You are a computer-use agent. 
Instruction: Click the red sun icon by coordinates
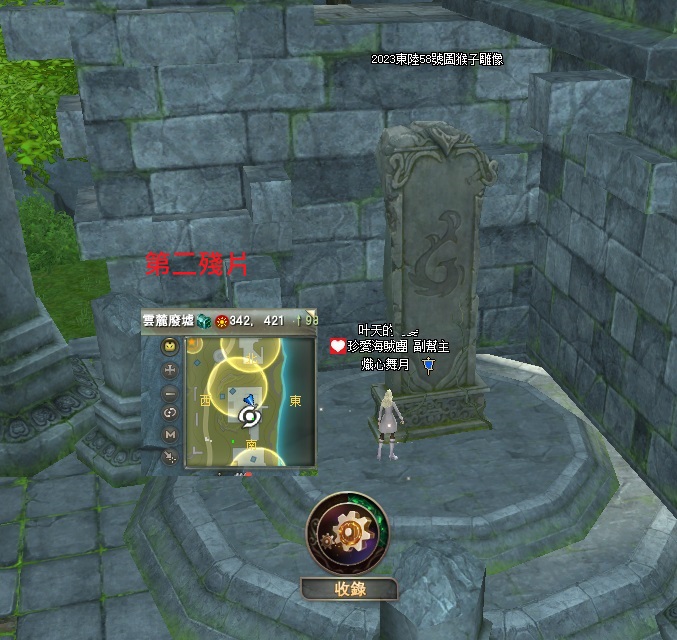point(221,320)
